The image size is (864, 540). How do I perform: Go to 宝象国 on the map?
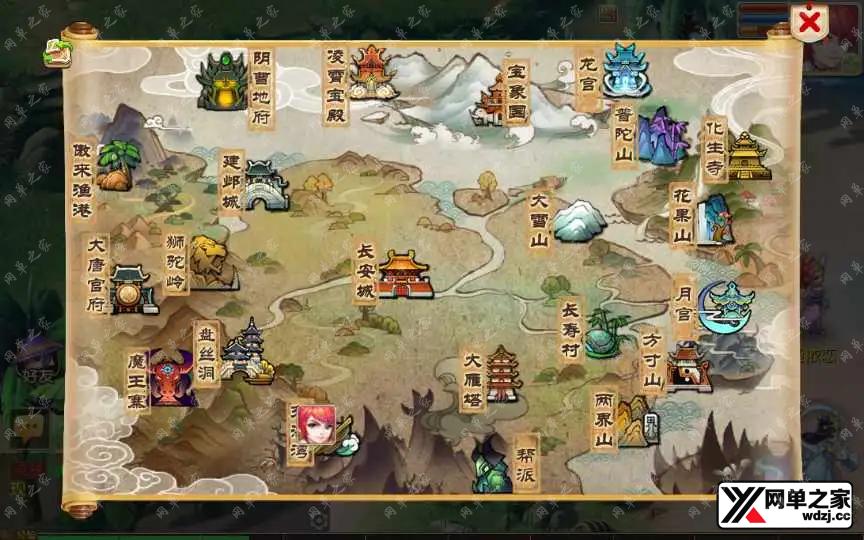pos(494,99)
